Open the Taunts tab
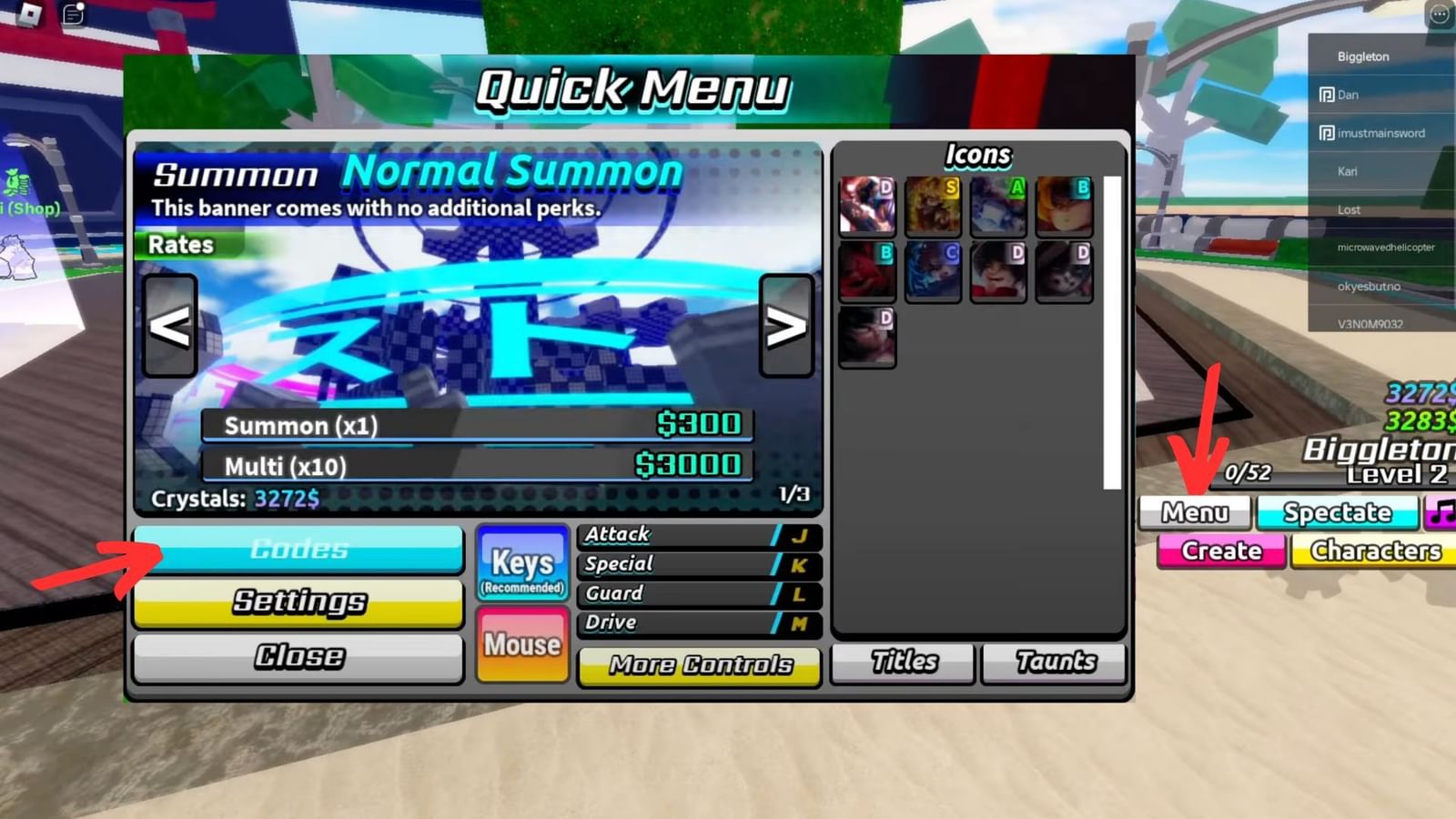 (x=1053, y=662)
